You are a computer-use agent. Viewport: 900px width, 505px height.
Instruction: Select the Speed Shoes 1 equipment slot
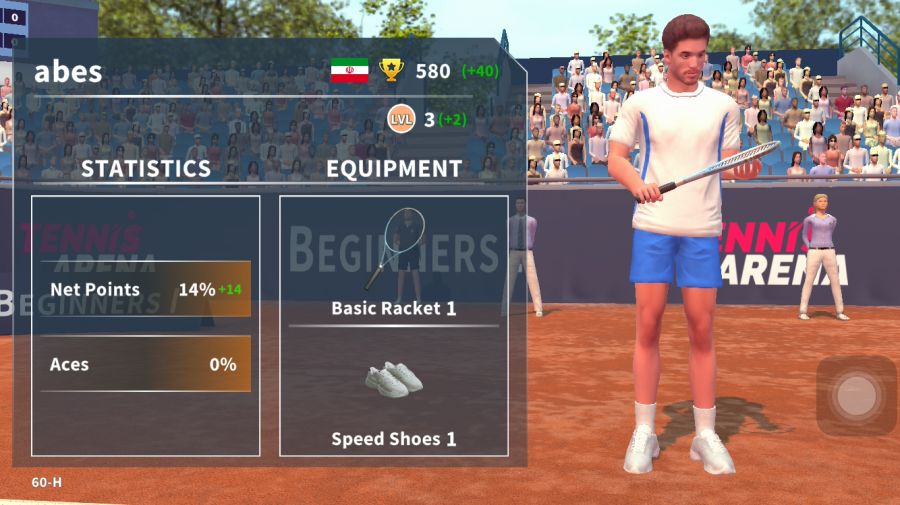(393, 395)
